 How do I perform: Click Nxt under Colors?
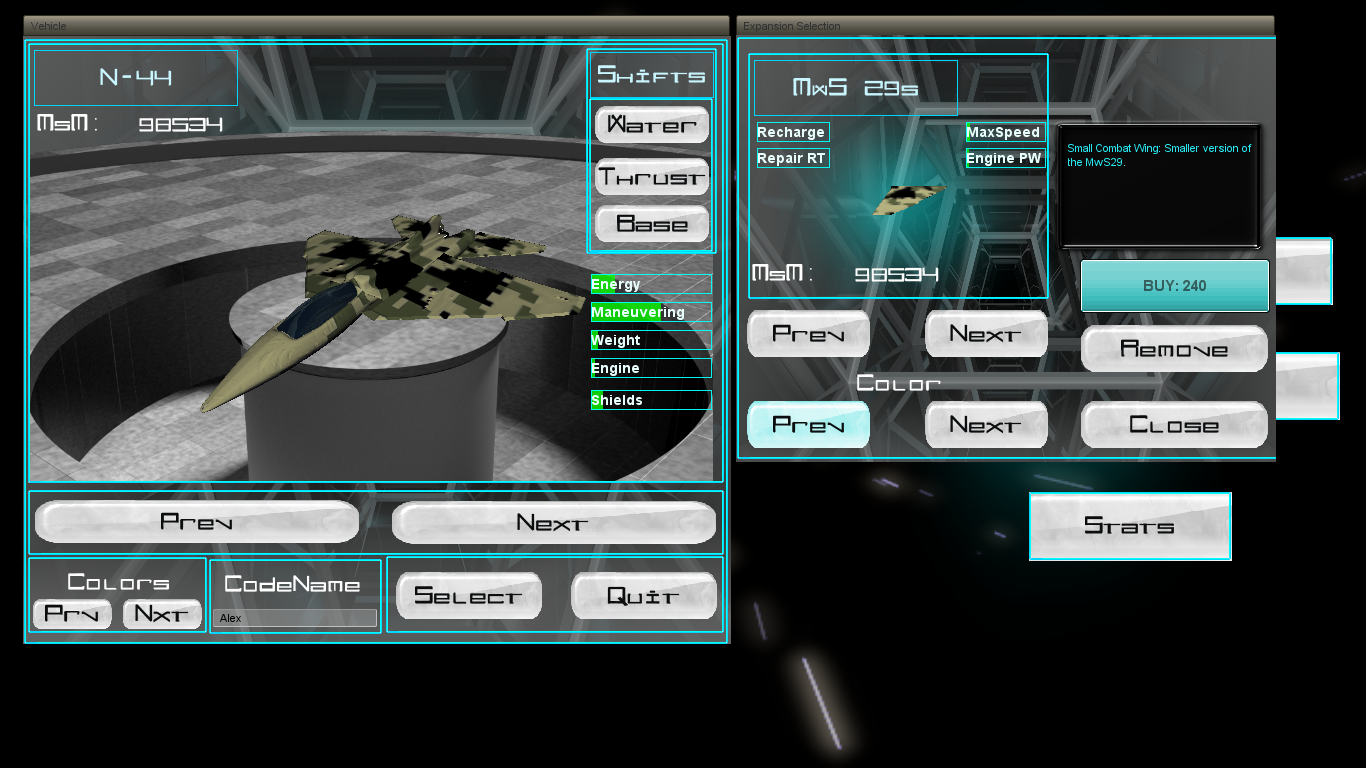(x=162, y=614)
